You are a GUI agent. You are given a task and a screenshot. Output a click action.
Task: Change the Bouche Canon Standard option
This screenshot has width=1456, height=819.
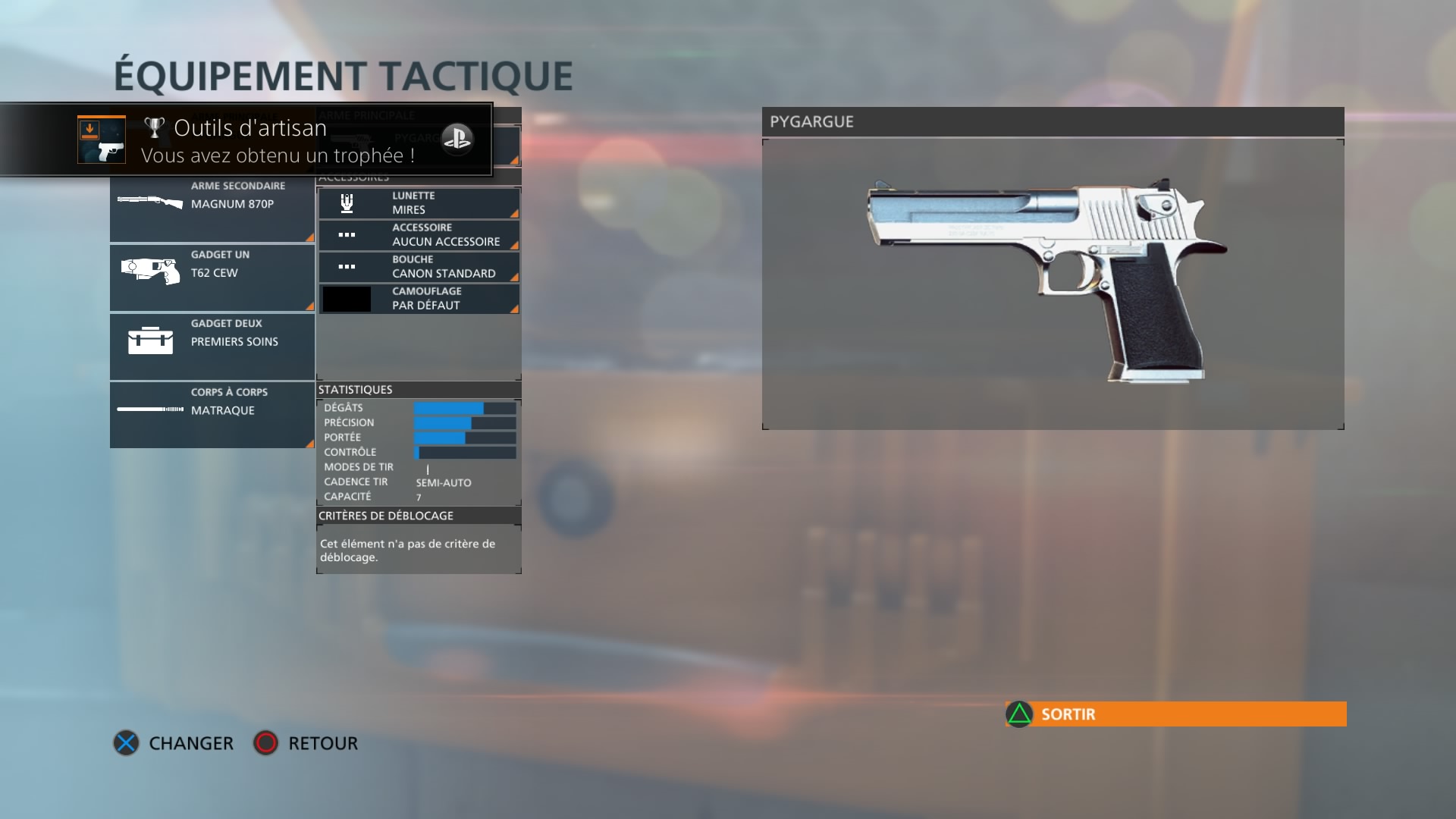point(419,267)
